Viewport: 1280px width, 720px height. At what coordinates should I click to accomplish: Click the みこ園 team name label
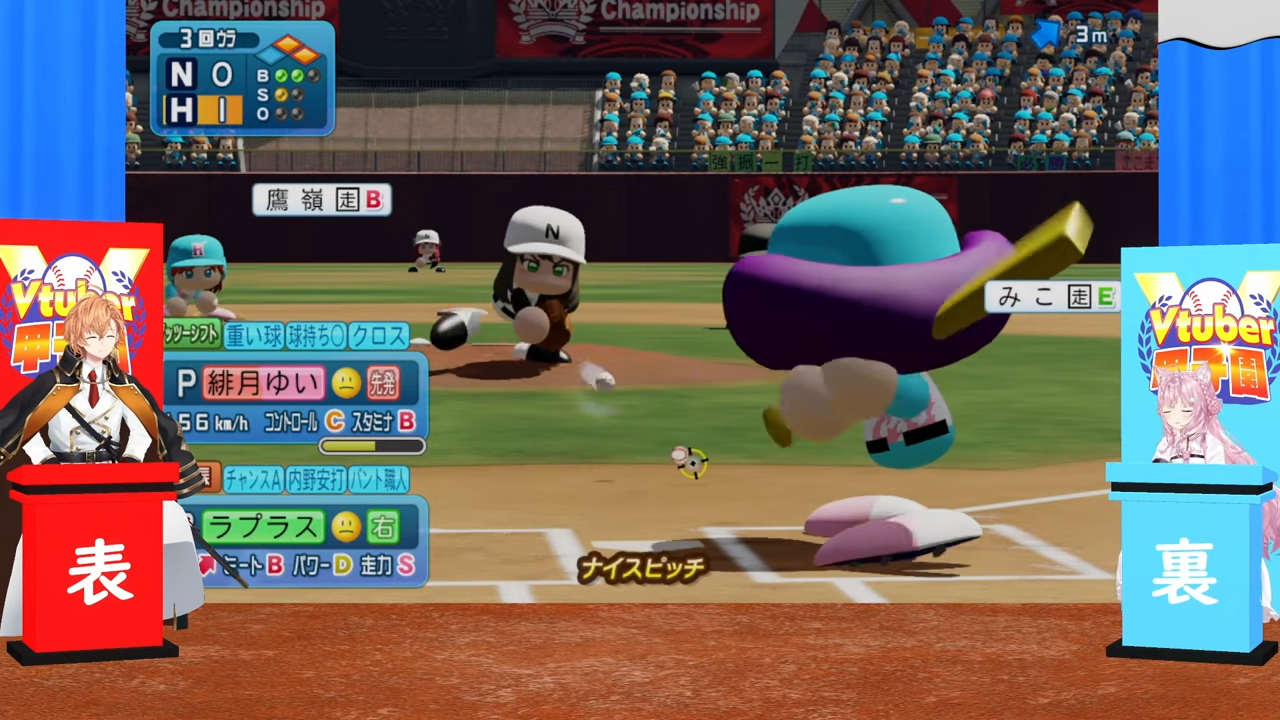[x=1051, y=296]
